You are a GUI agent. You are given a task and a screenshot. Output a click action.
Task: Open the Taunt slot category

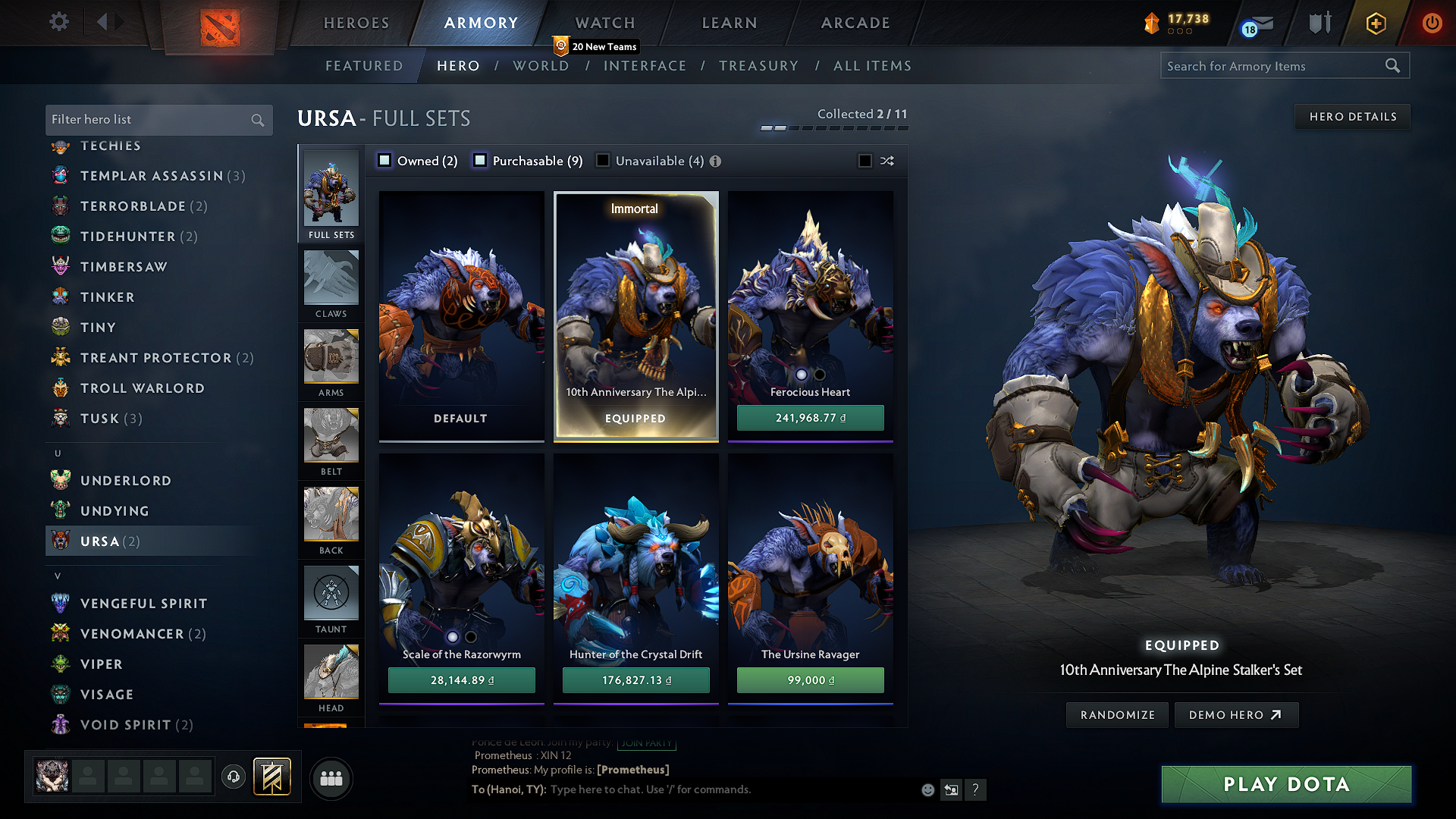pyautogui.click(x=331, y=598)
